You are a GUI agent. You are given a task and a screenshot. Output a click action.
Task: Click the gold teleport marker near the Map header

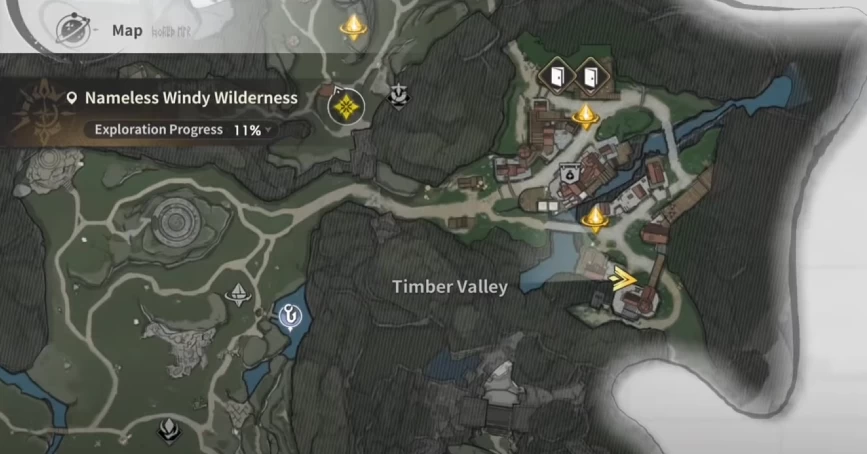pyautogui.click(x=352, y=25)
